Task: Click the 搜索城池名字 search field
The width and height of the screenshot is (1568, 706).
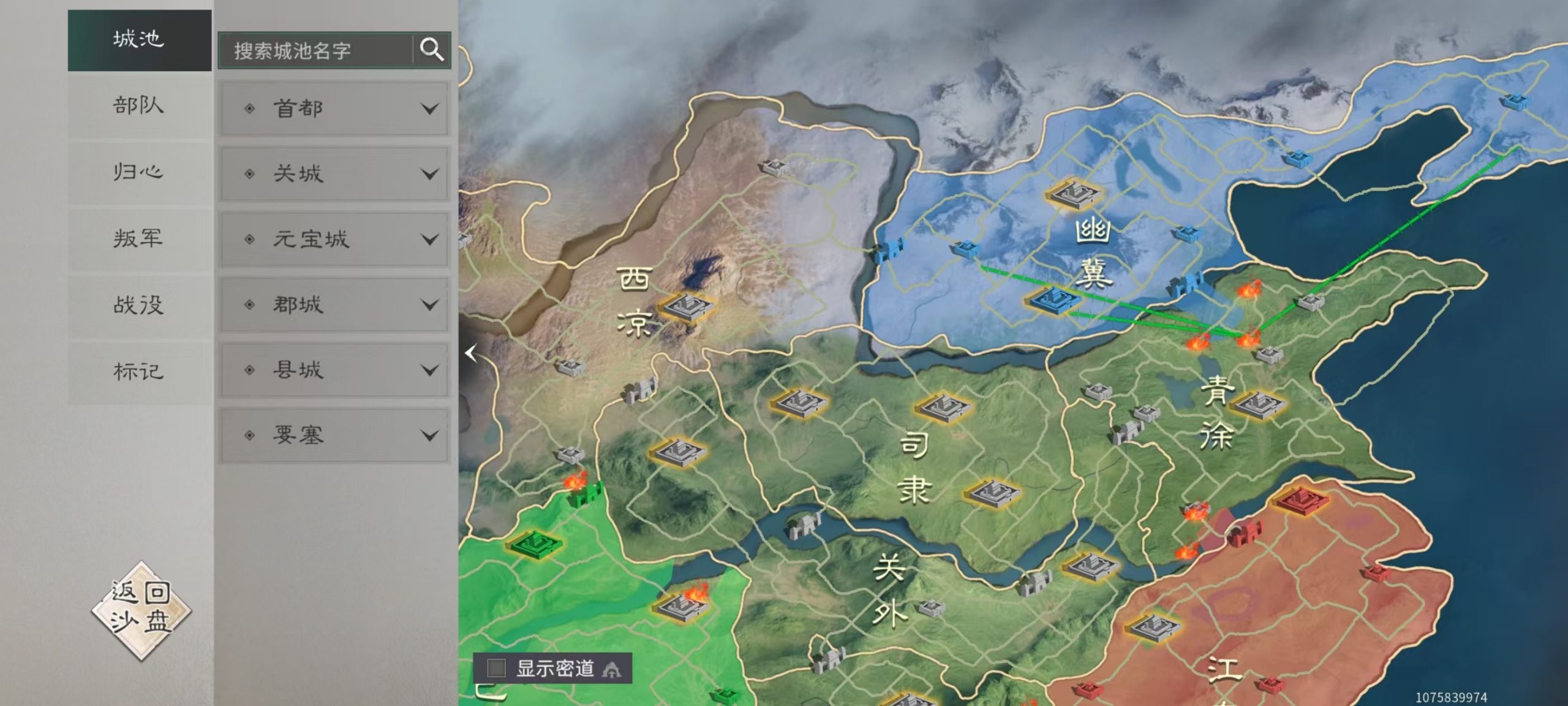Action: [x=315, y=50]
